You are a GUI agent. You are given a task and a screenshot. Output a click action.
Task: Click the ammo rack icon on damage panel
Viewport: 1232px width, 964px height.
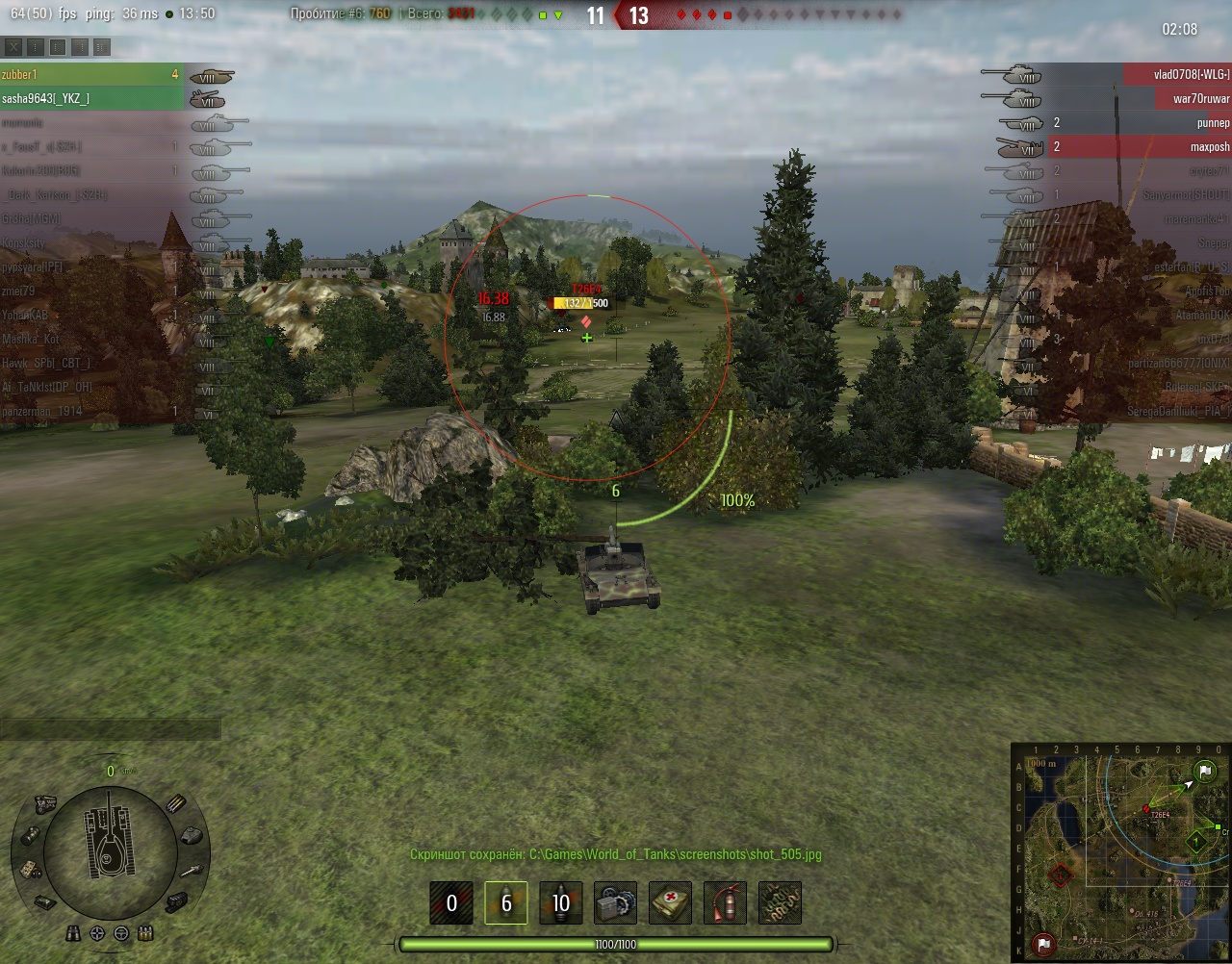click(175, 804)
